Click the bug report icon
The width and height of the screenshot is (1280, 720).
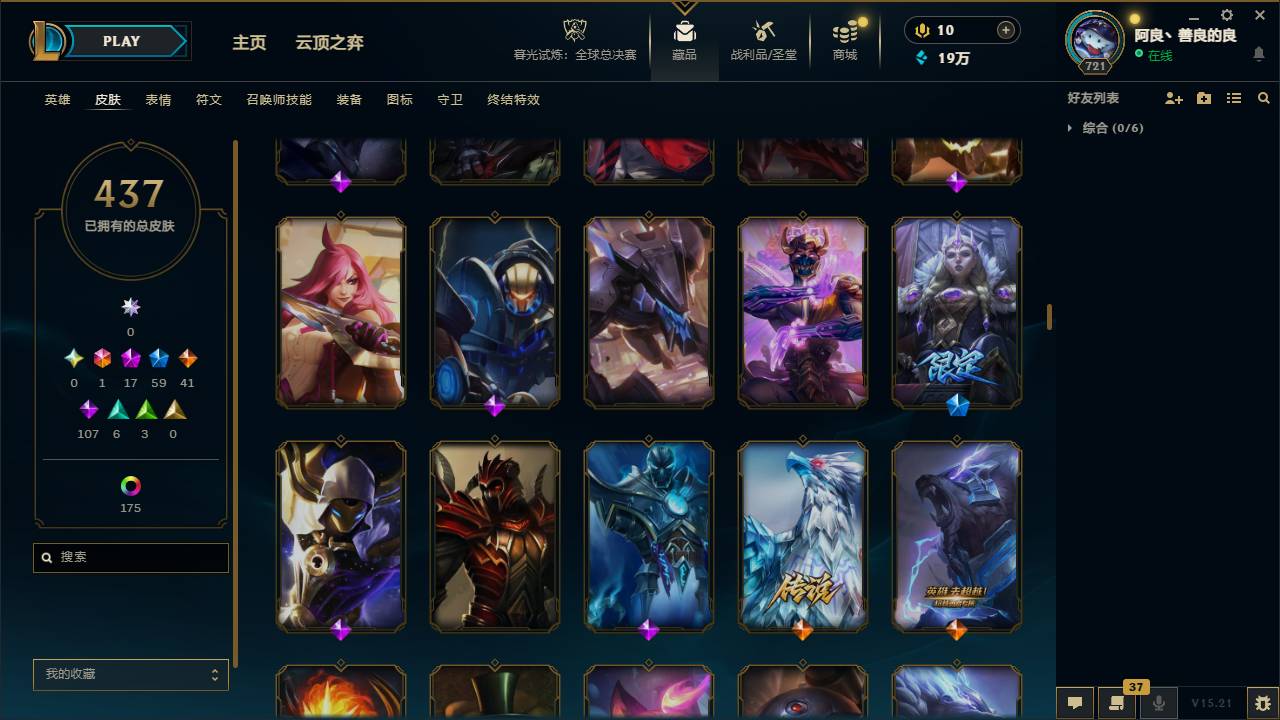pos(1258,703)
